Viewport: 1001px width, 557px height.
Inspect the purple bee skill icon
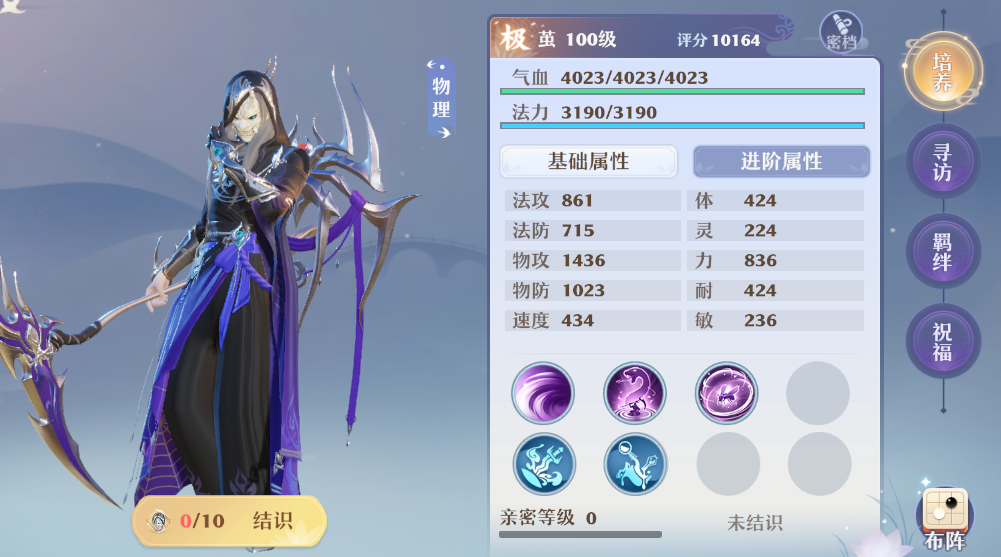[x=727, y=393]
